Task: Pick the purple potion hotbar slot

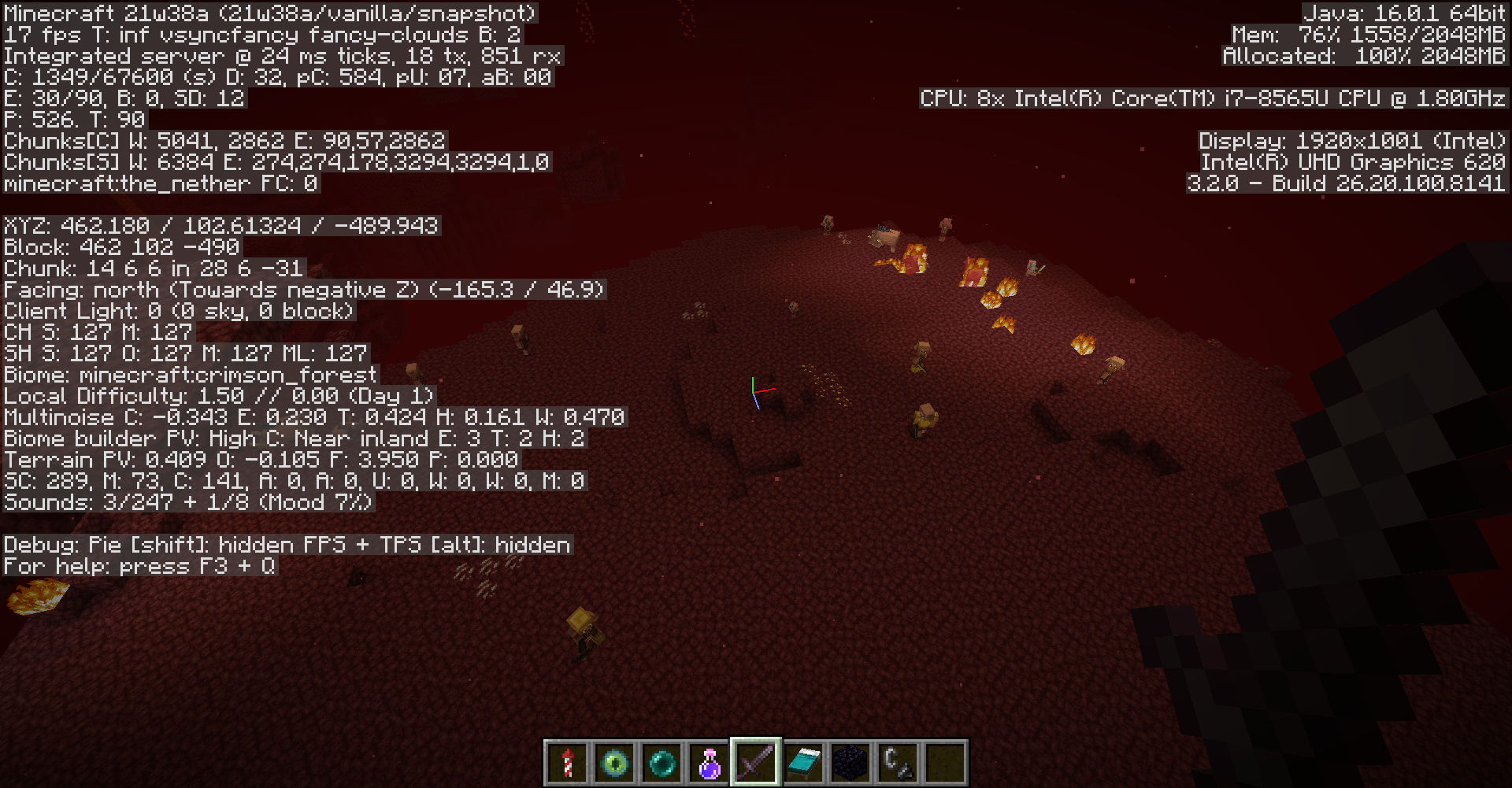Action: click(x=709, y=762)
